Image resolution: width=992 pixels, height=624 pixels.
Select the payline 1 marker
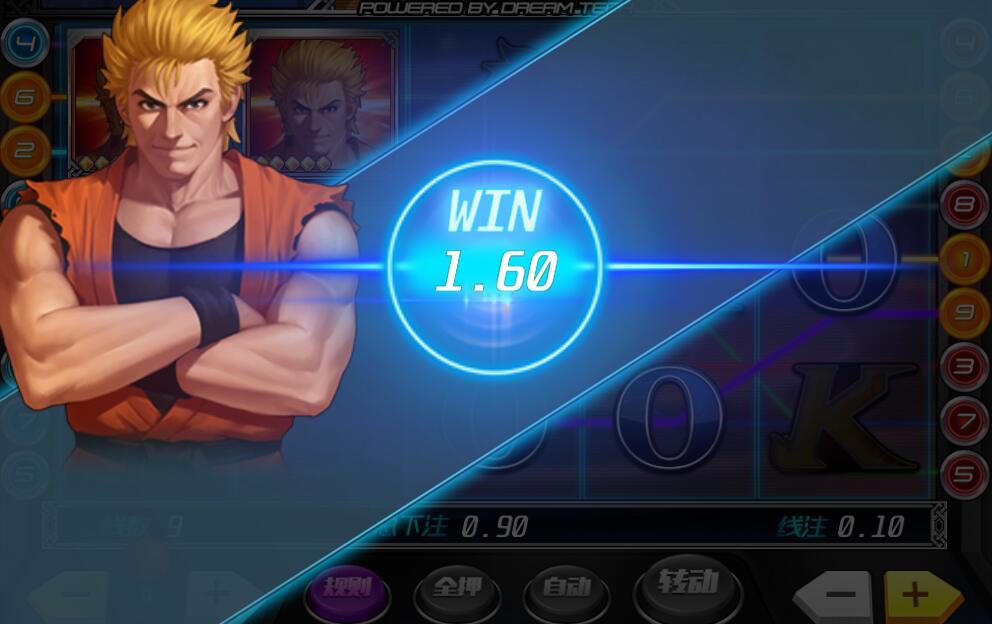click(x=965, y=260)
